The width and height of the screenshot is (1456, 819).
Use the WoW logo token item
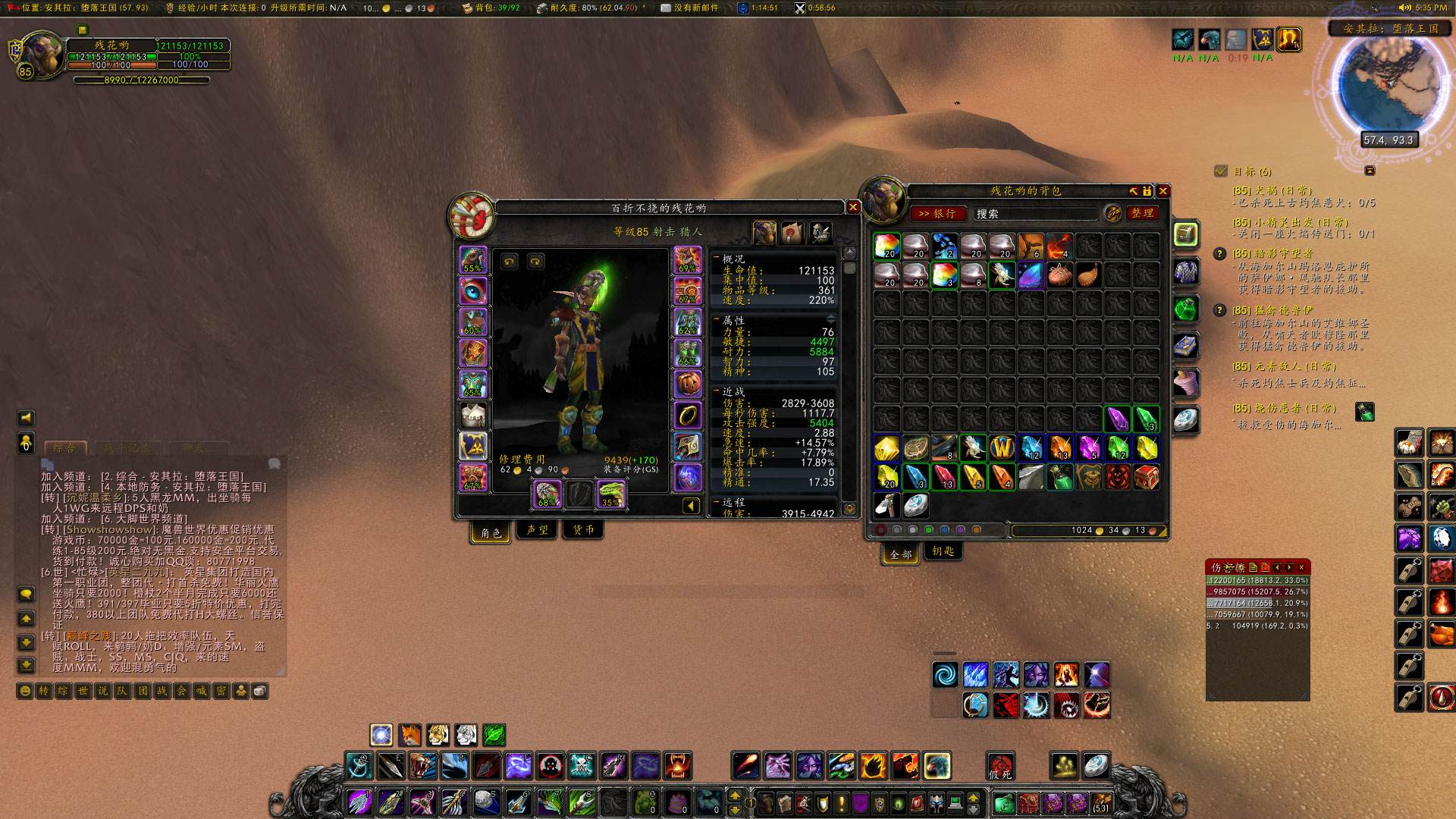click(x=1002, y=448)
